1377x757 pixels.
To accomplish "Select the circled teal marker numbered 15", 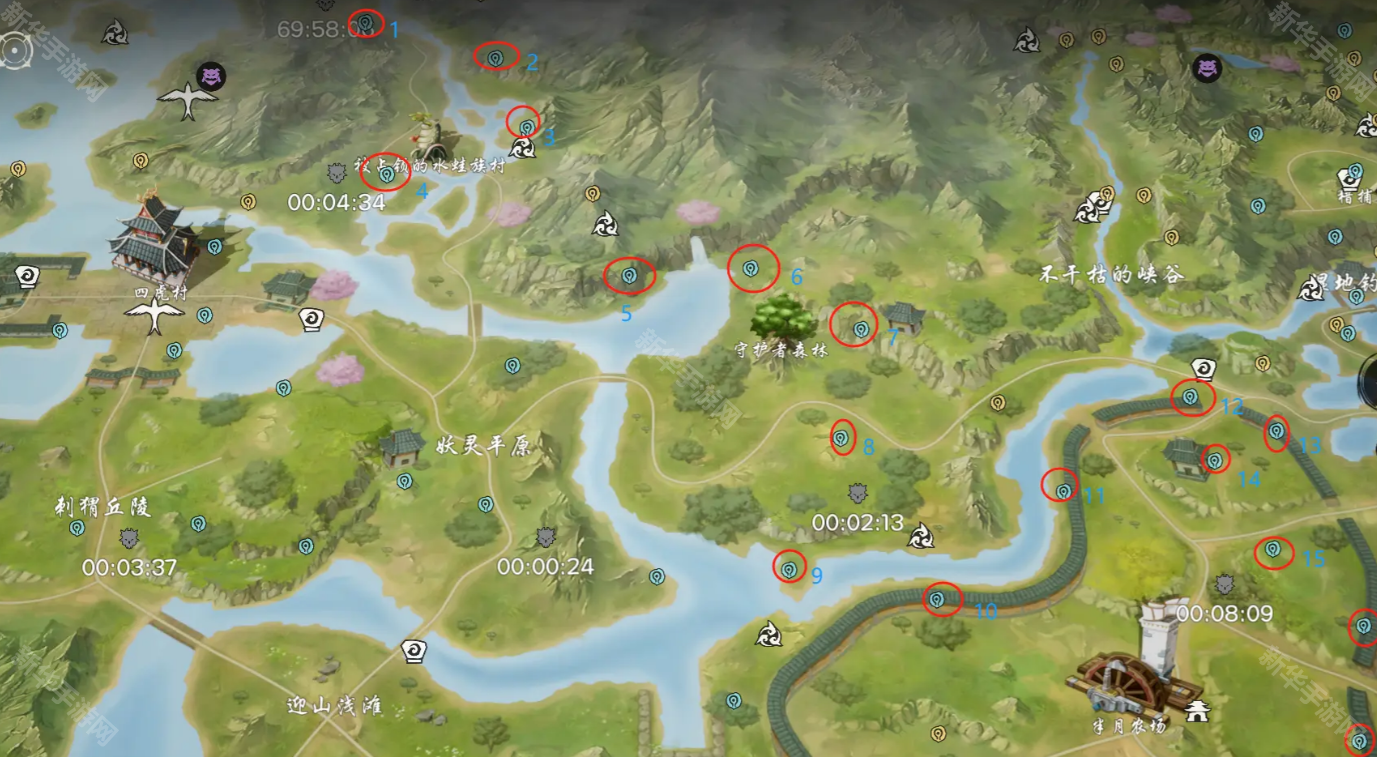I will (x=1273, y=549).
